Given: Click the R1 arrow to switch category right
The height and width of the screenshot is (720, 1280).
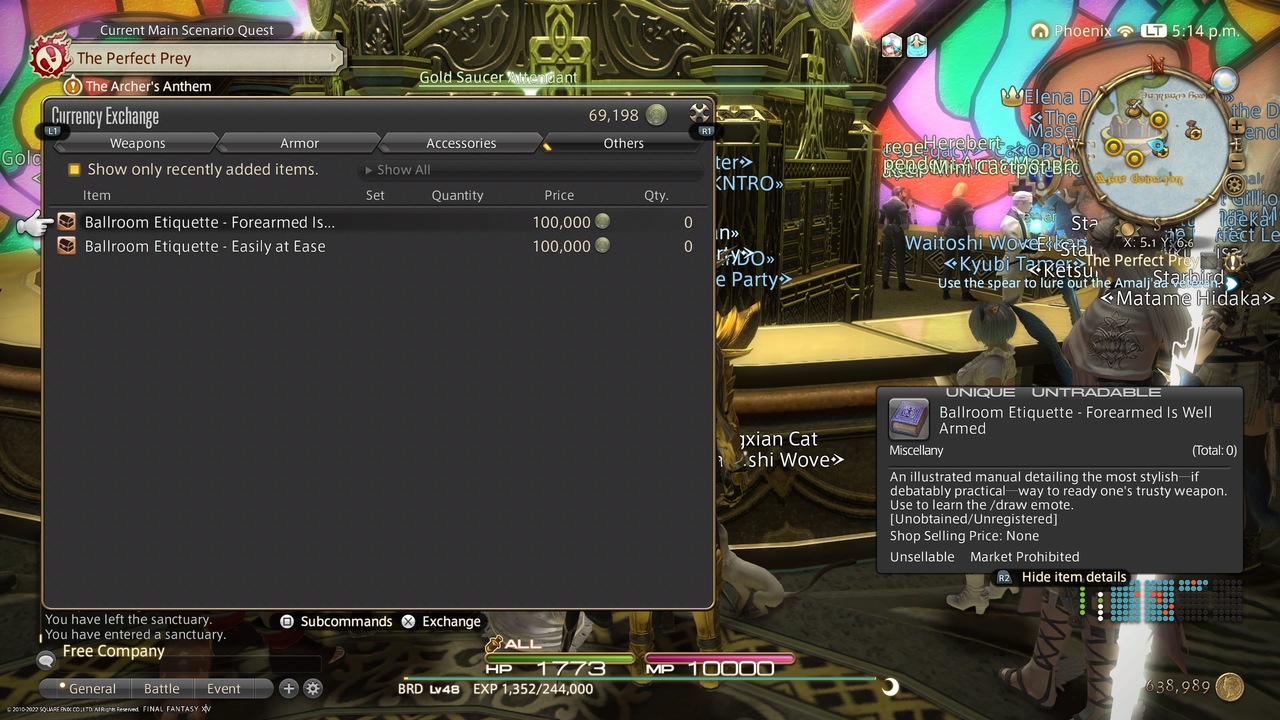Looking at the screenshot, I should point(706,130).
